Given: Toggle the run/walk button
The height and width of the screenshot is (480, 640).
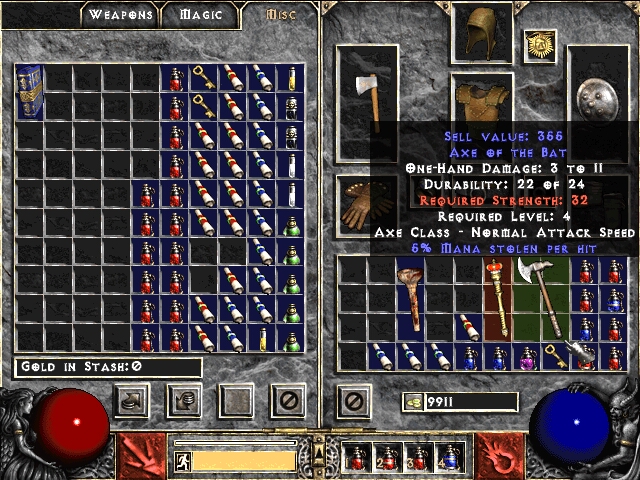Looking at the screenshot, I should [183, 461].
